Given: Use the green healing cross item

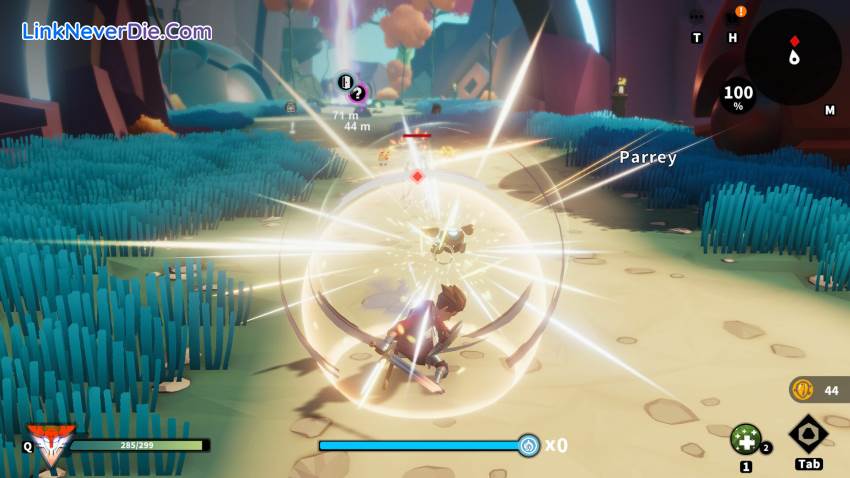Looking at the screenshot, I should pyautogui.click(x=744, y=438).
